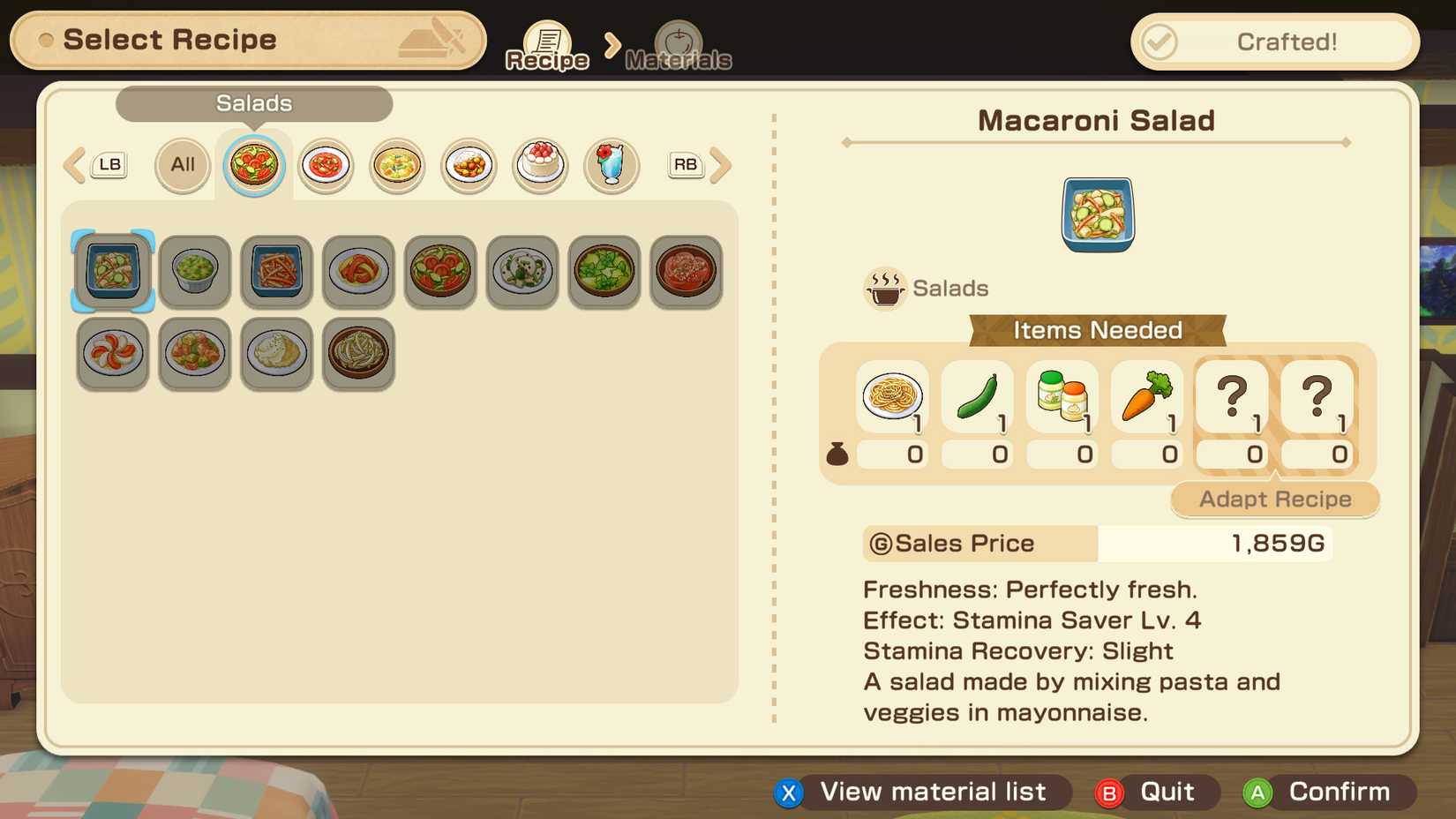Select the curry and rice category icon
Screen dimensions: 1456x819
(x=469, y=165)
